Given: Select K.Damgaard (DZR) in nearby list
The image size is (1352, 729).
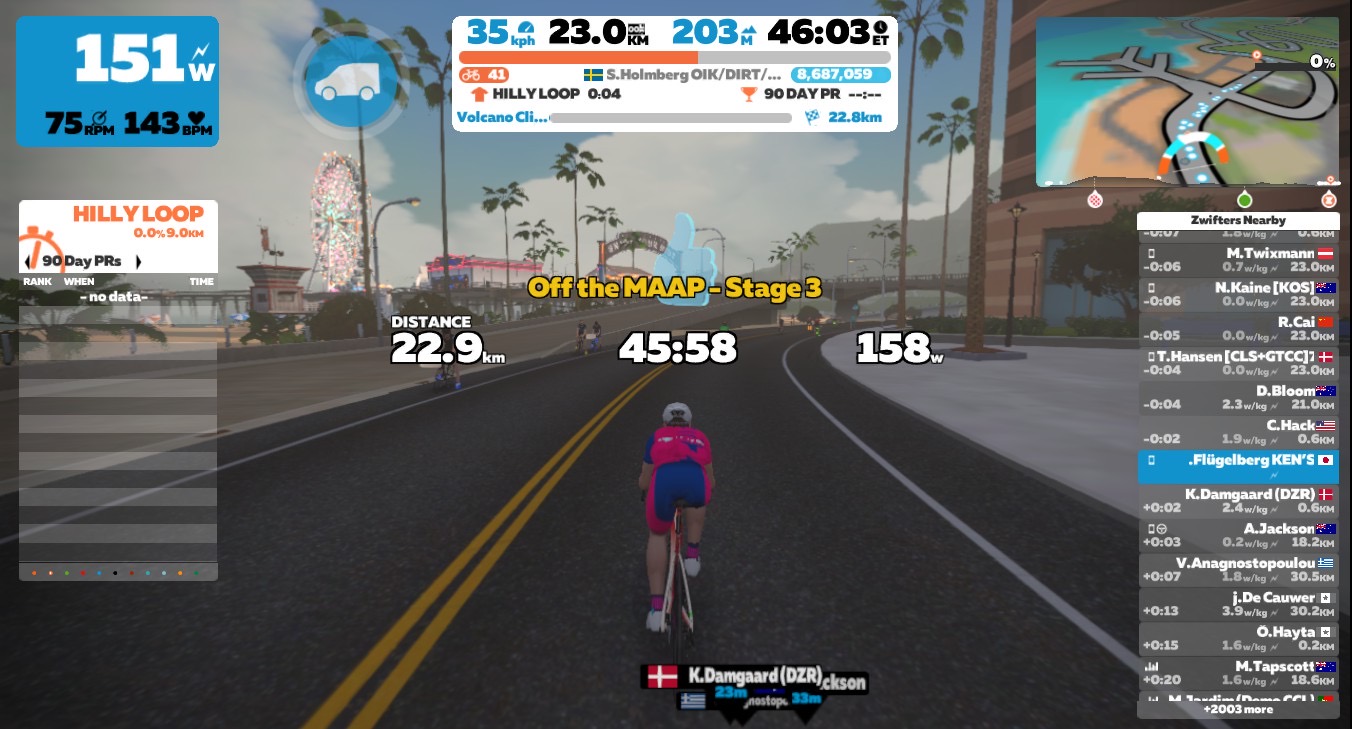Looking at the screenshot, I should (1238, 500).
